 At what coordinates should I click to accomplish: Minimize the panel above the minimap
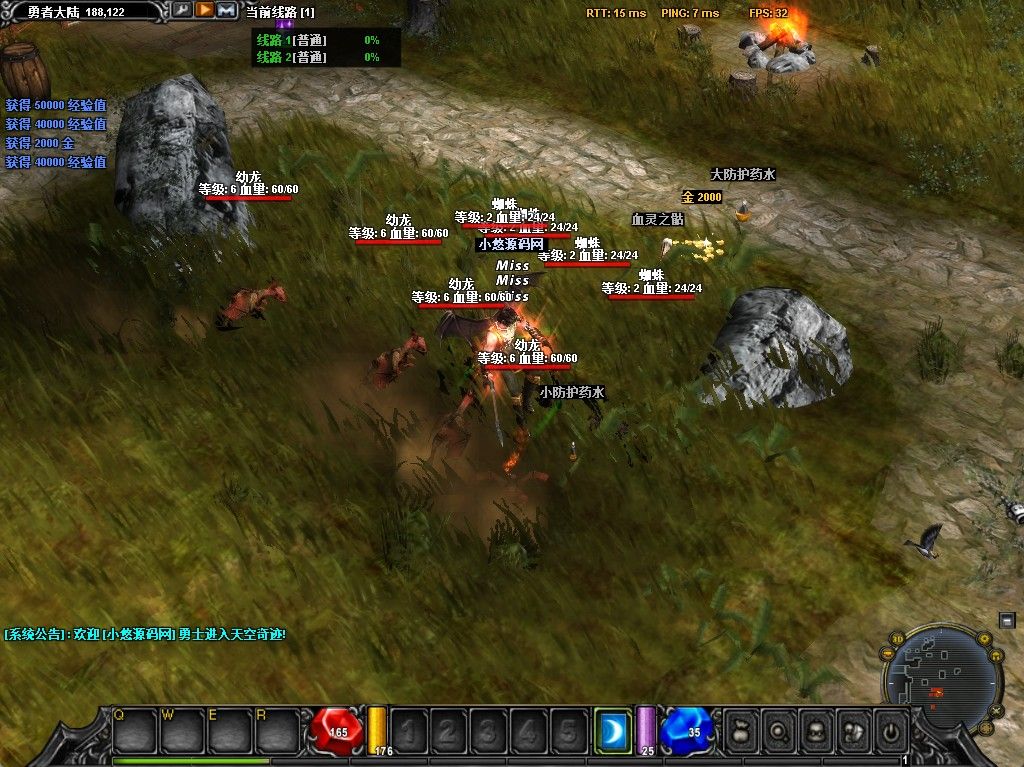pyautogui.click(x=1007, y=620)
